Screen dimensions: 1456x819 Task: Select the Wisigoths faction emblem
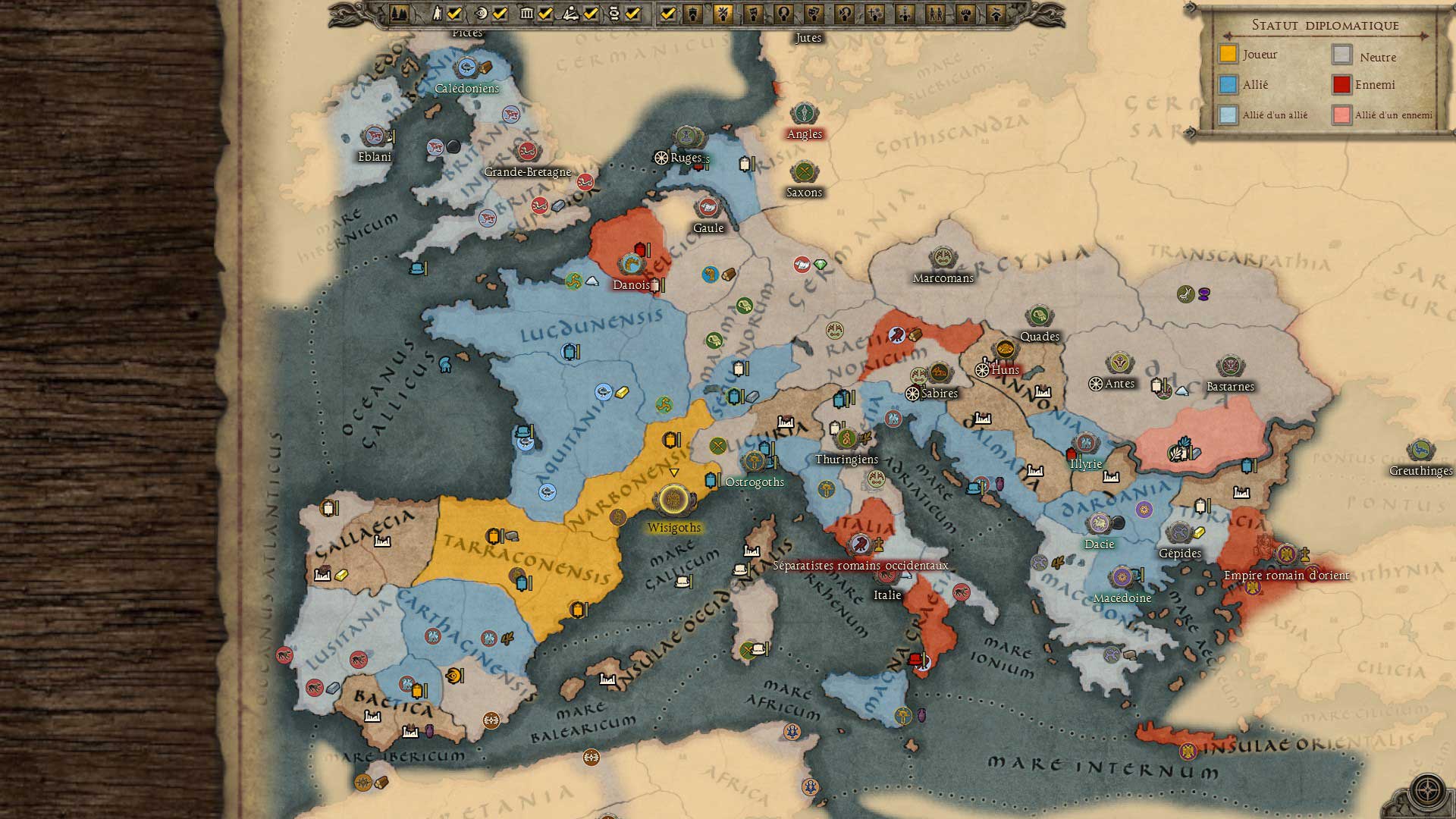pyautogui.click(x=673, y=500)
